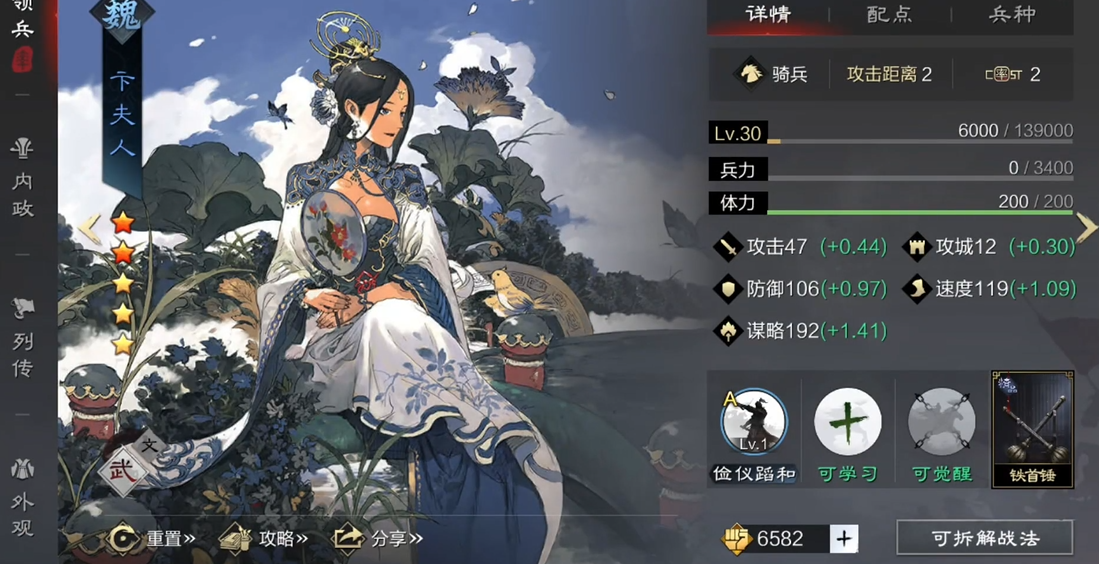Open the 攻略 strategy guide
This screenshot has height=564, width=1099.
point(264,539)
